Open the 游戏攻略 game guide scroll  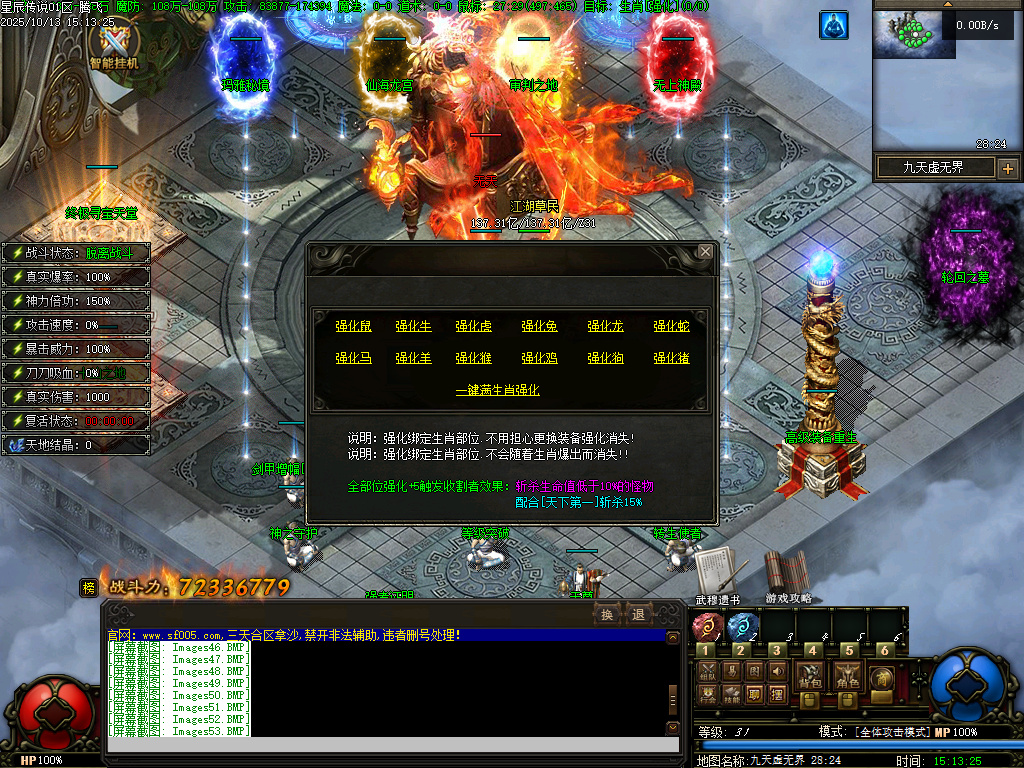[788, 574]
